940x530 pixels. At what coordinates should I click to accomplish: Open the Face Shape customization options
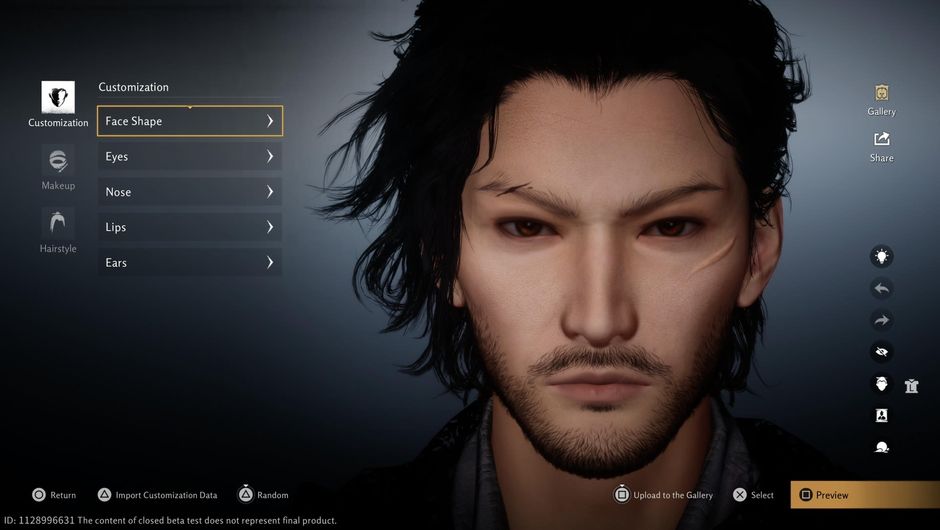pos(189,121)
